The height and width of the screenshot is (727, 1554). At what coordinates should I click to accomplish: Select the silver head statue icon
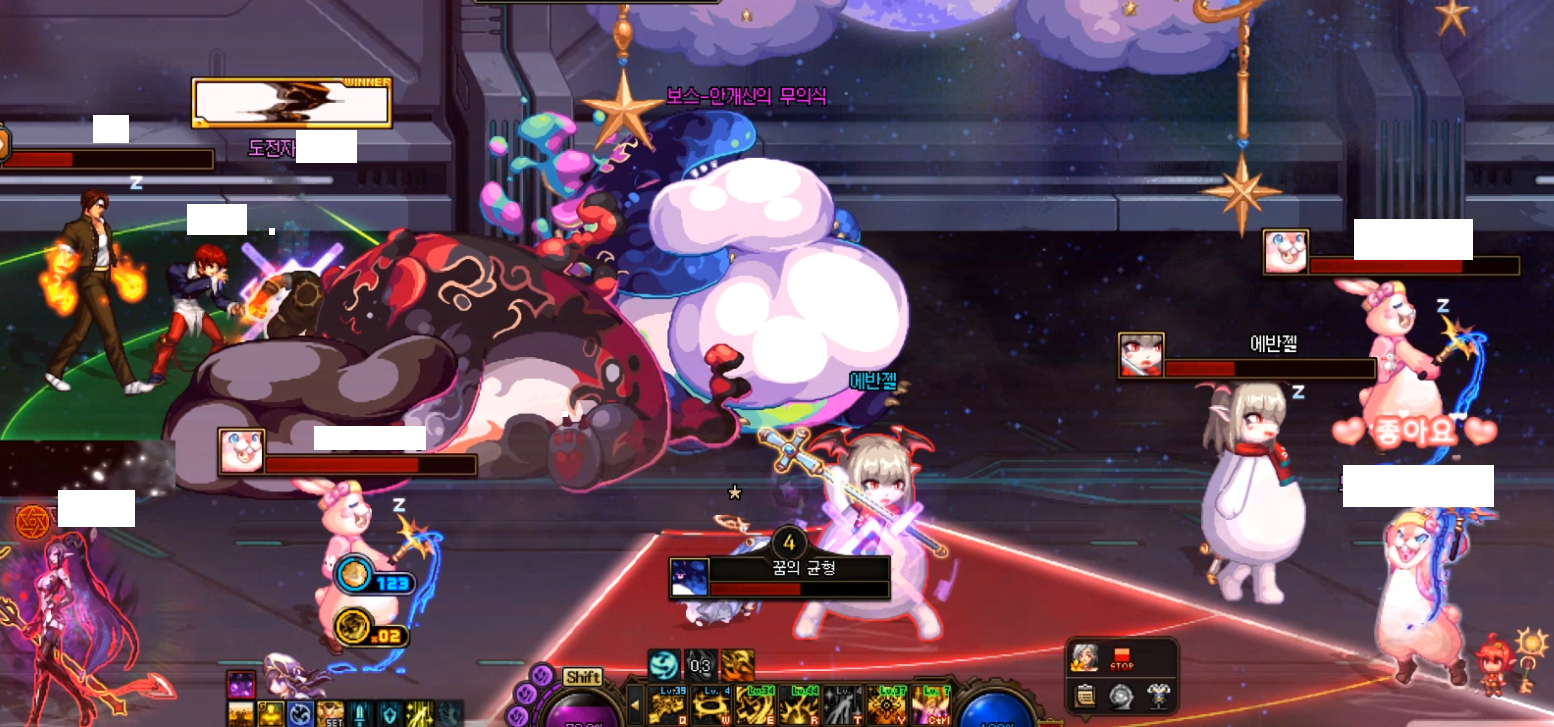(x=1121, y=695)
